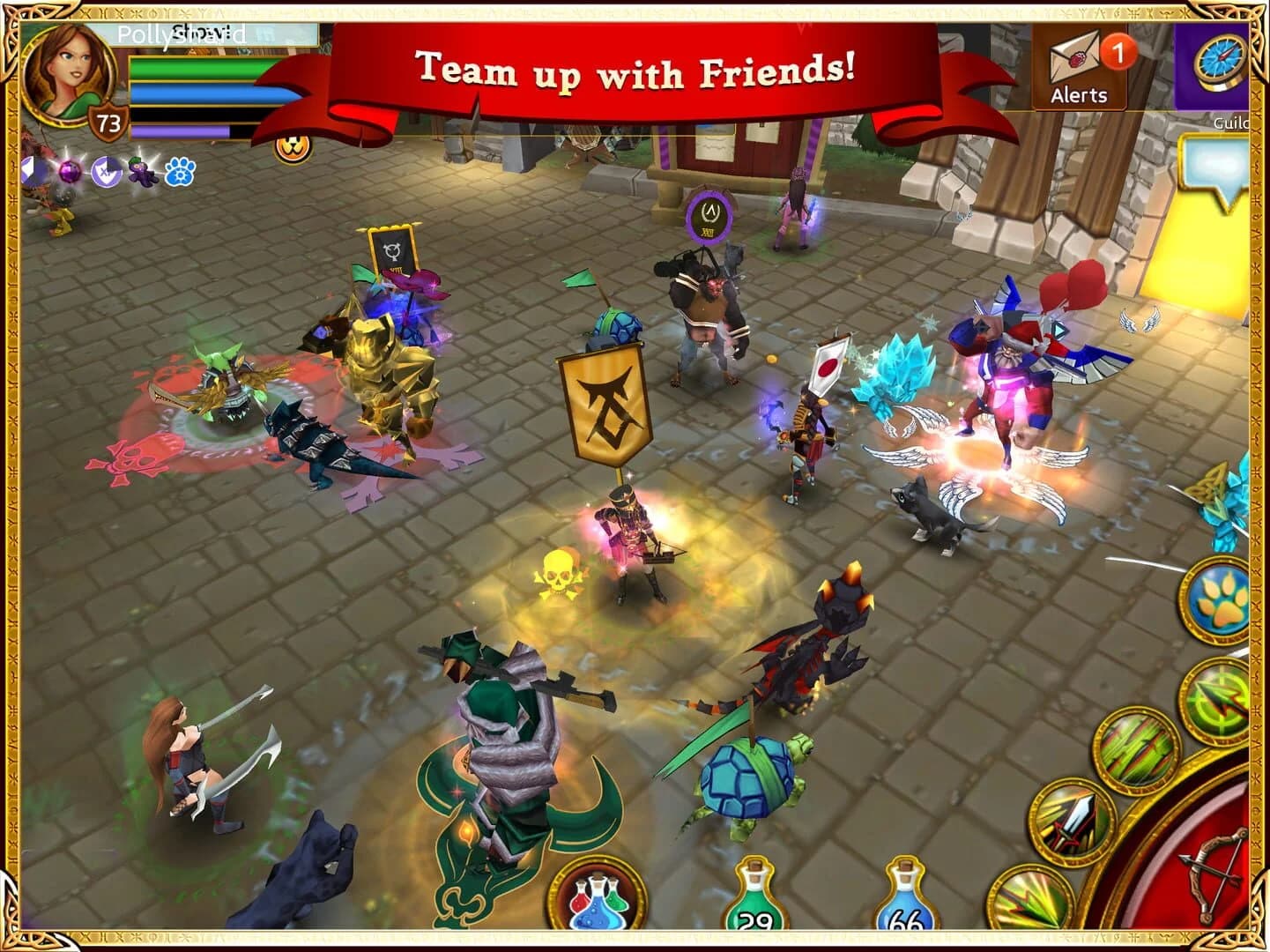Tap the blue paw pet buff icon
The height and width of the screenshot is (952, 1270).
point(179,172)
